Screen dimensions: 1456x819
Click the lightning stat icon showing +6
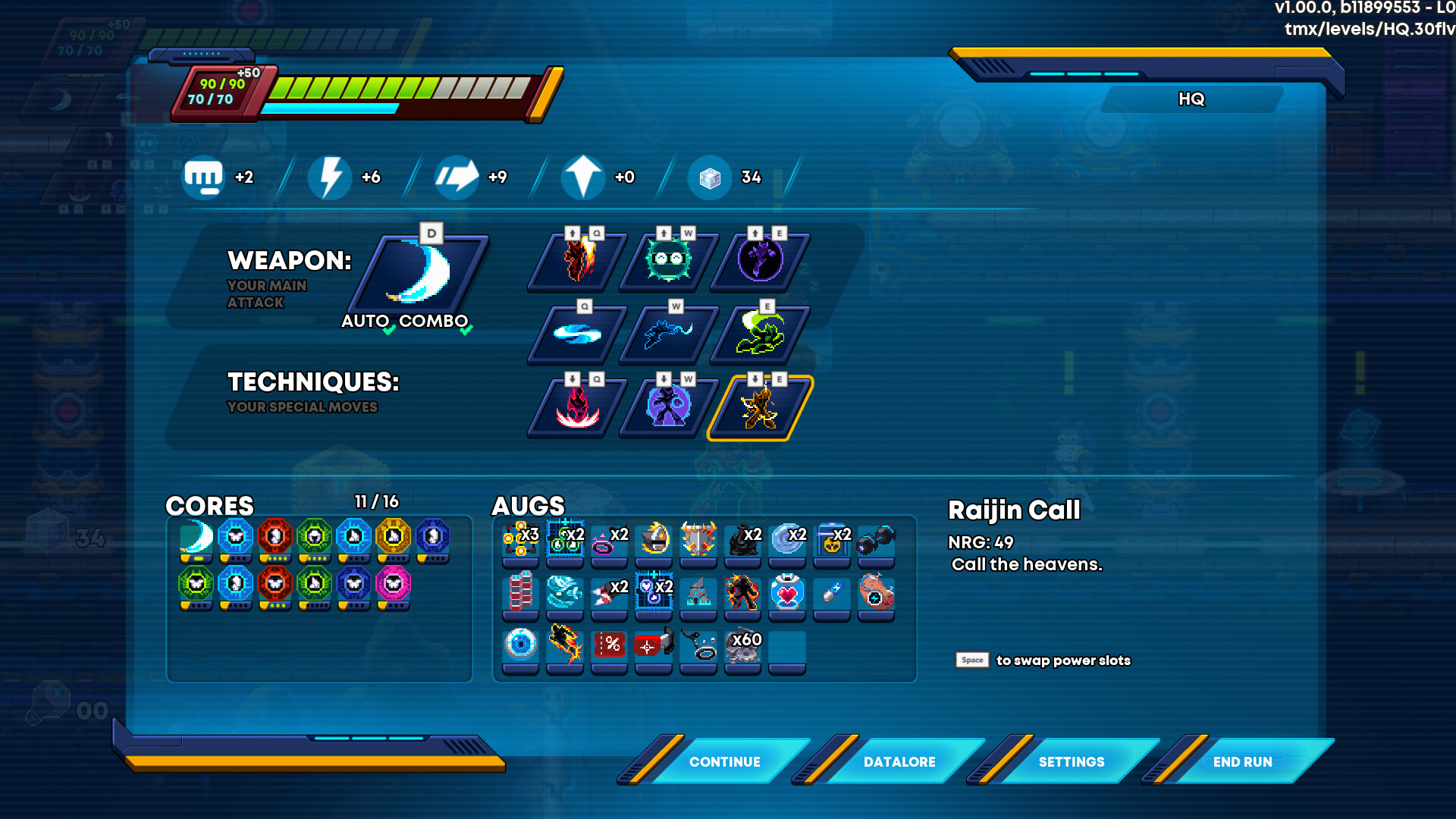(330, 177)
